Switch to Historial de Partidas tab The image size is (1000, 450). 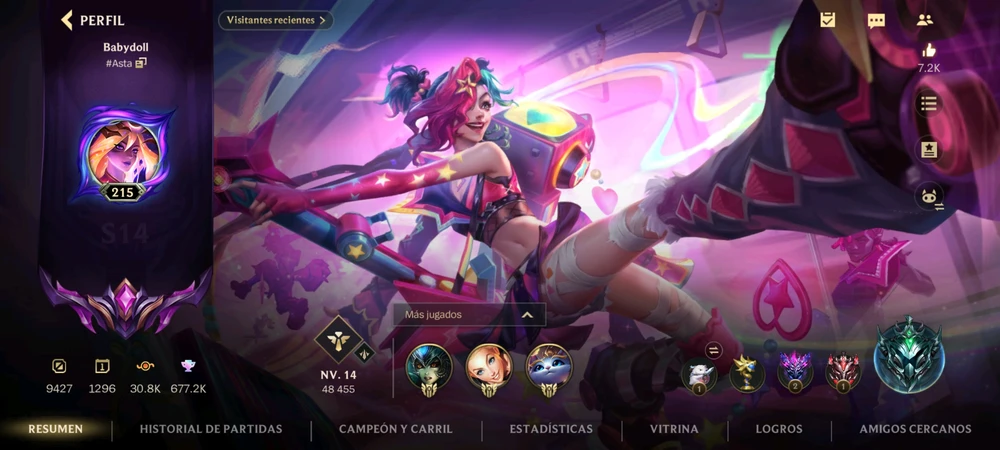click(211, 429)
